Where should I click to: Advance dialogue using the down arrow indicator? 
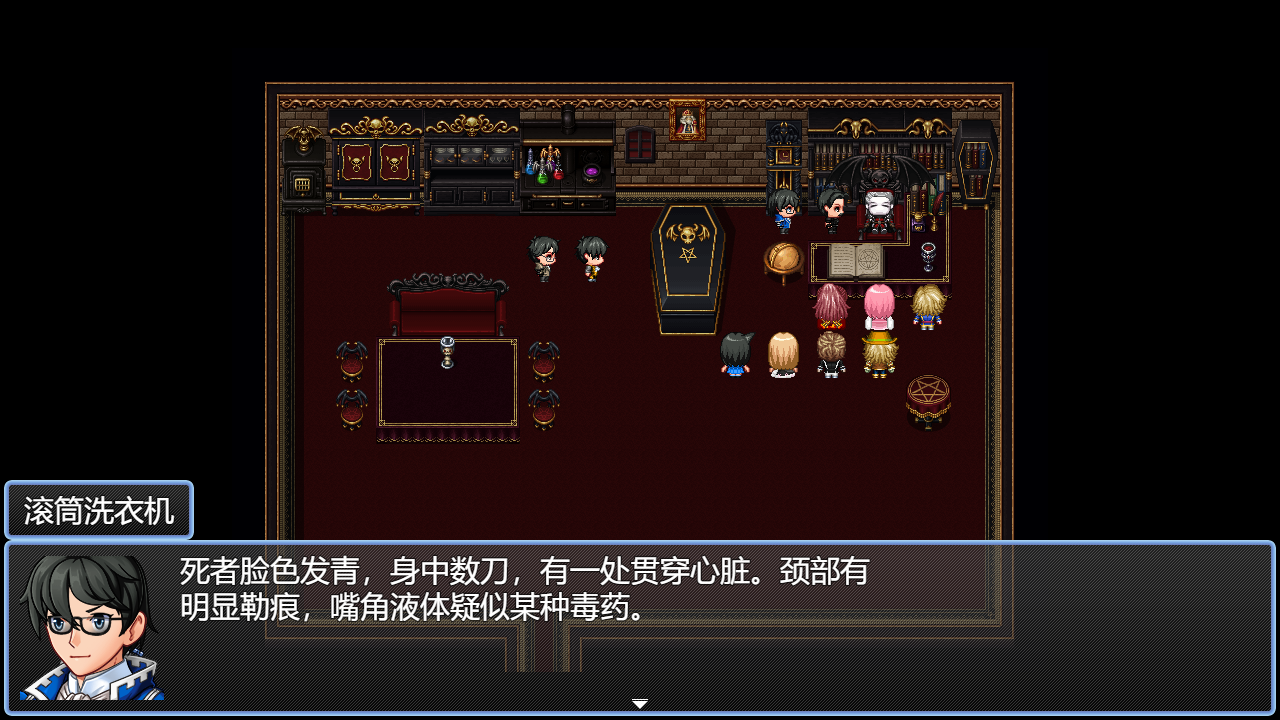click(x=639, y=703)
